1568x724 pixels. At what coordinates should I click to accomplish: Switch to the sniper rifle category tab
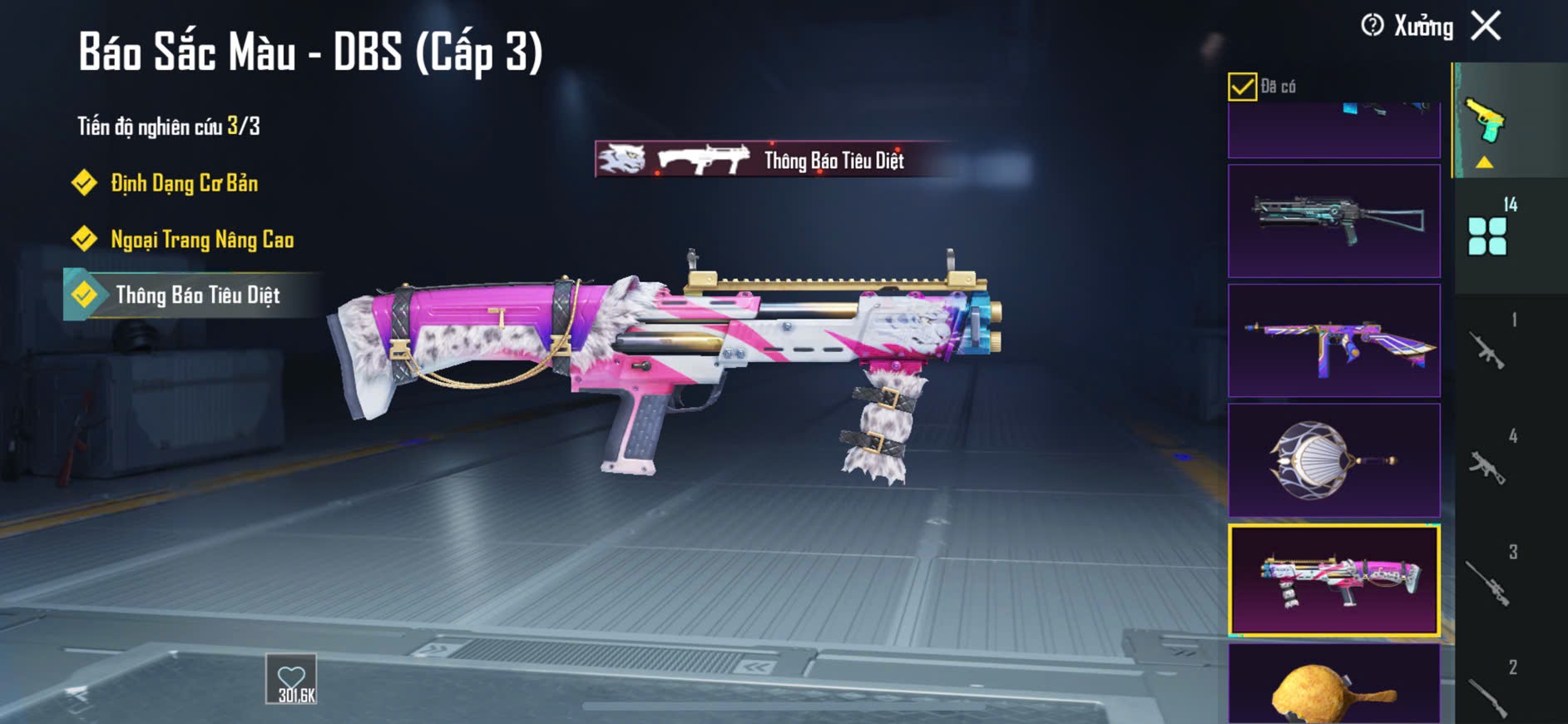(1488, 582)
